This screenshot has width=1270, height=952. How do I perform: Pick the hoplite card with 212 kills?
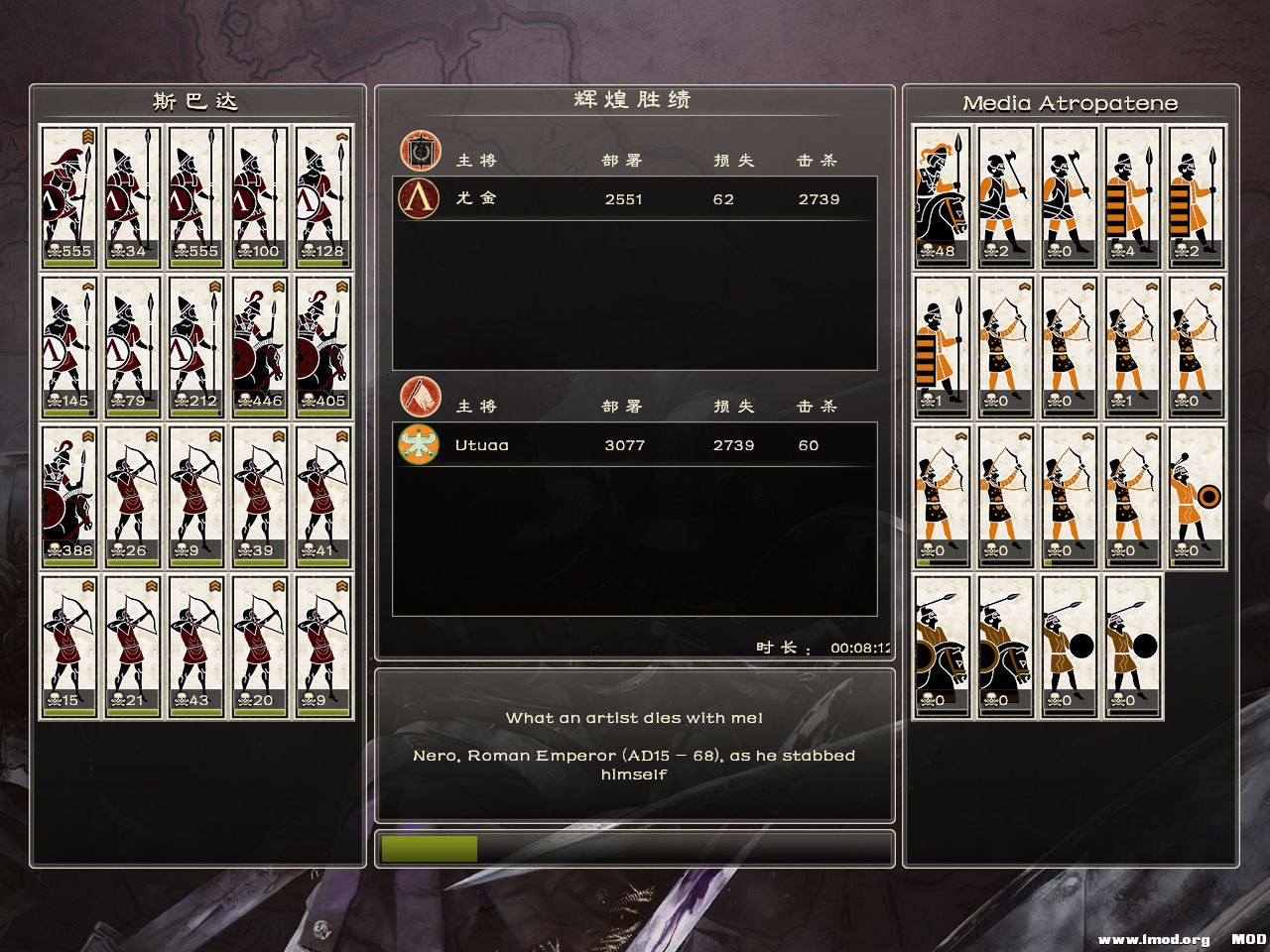195,347
